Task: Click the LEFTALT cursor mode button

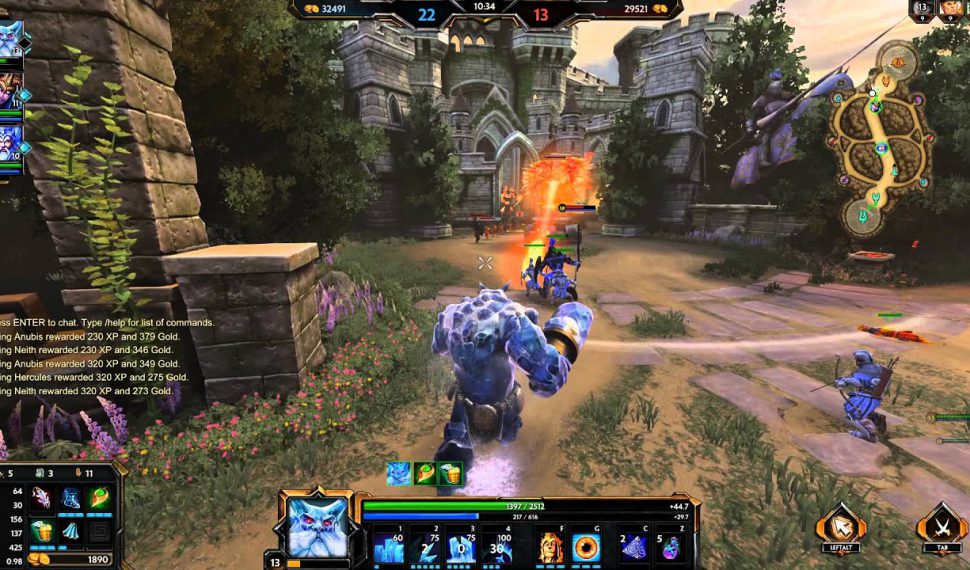Action: 840,527
